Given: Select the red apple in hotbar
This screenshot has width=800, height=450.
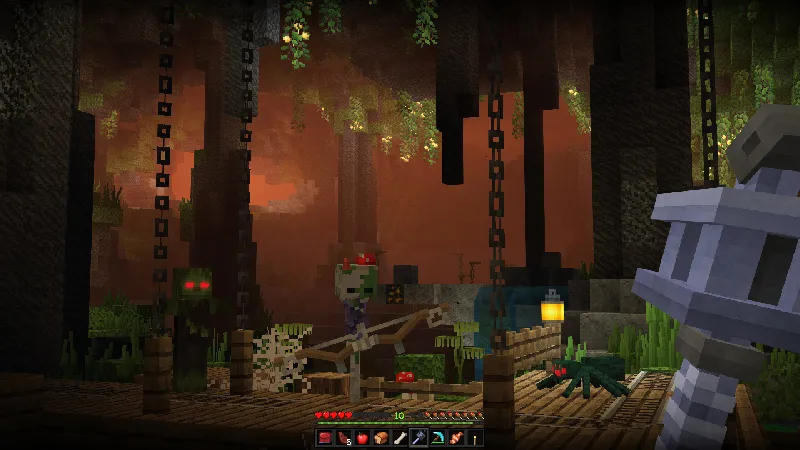Looking at the screenshot, I should [361, 438].
